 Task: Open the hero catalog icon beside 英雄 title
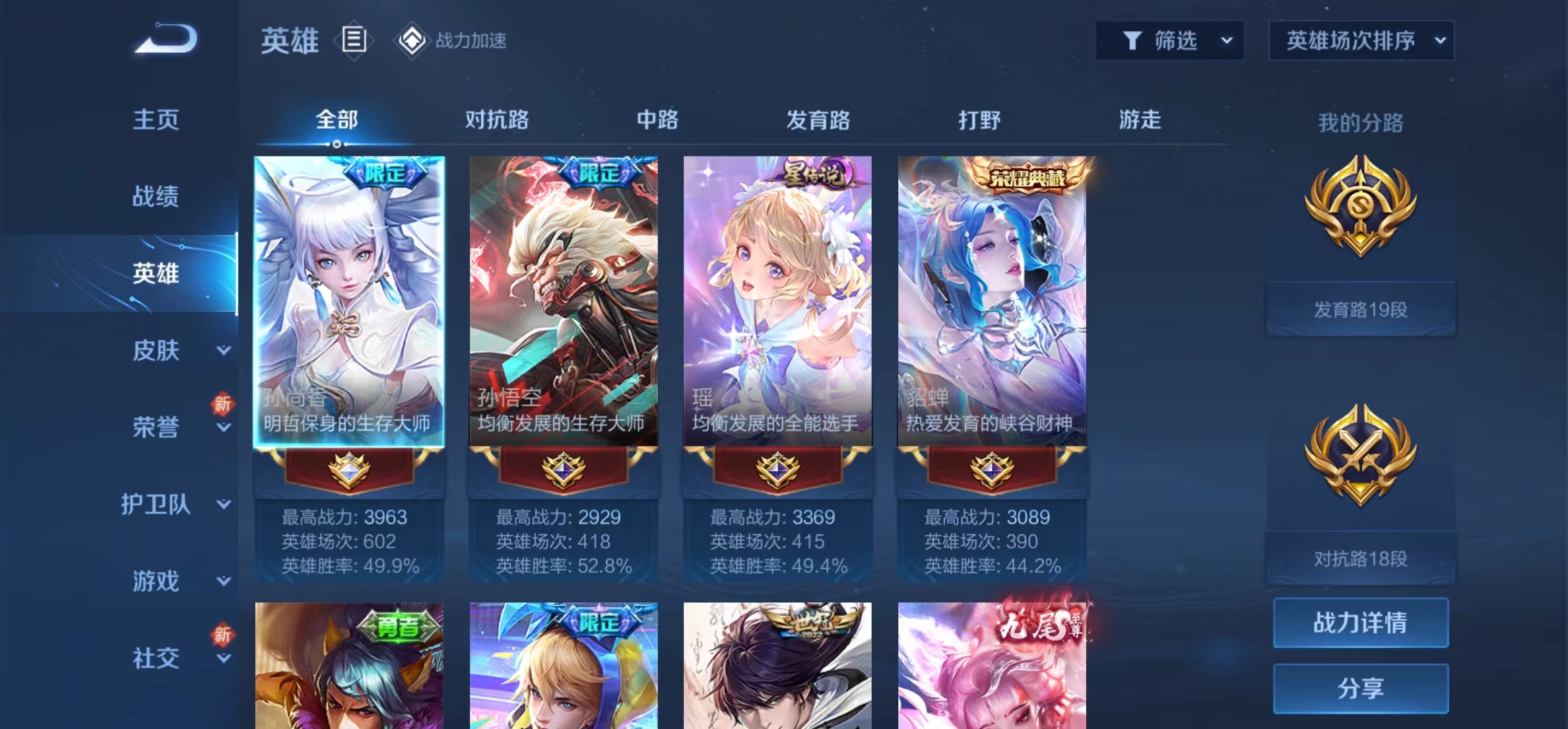(354, 41)
